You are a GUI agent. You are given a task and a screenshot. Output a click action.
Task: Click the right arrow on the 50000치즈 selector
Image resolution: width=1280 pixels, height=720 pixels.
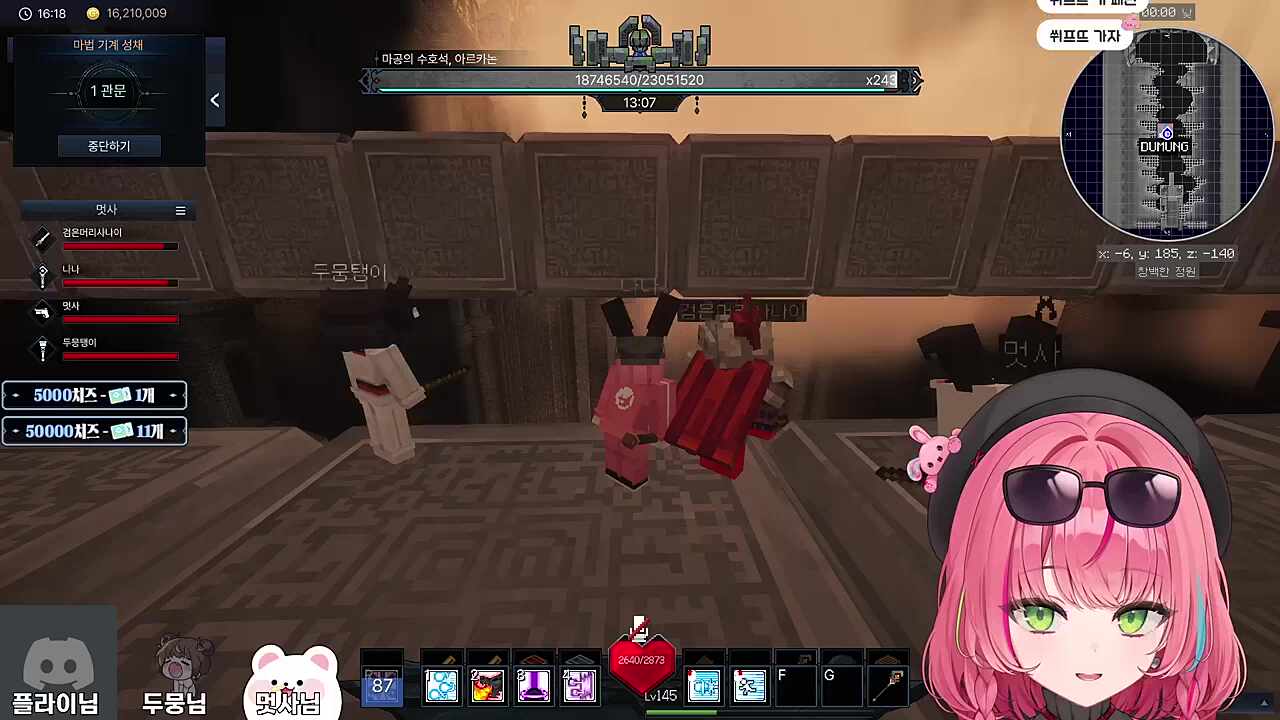(173, 431)
